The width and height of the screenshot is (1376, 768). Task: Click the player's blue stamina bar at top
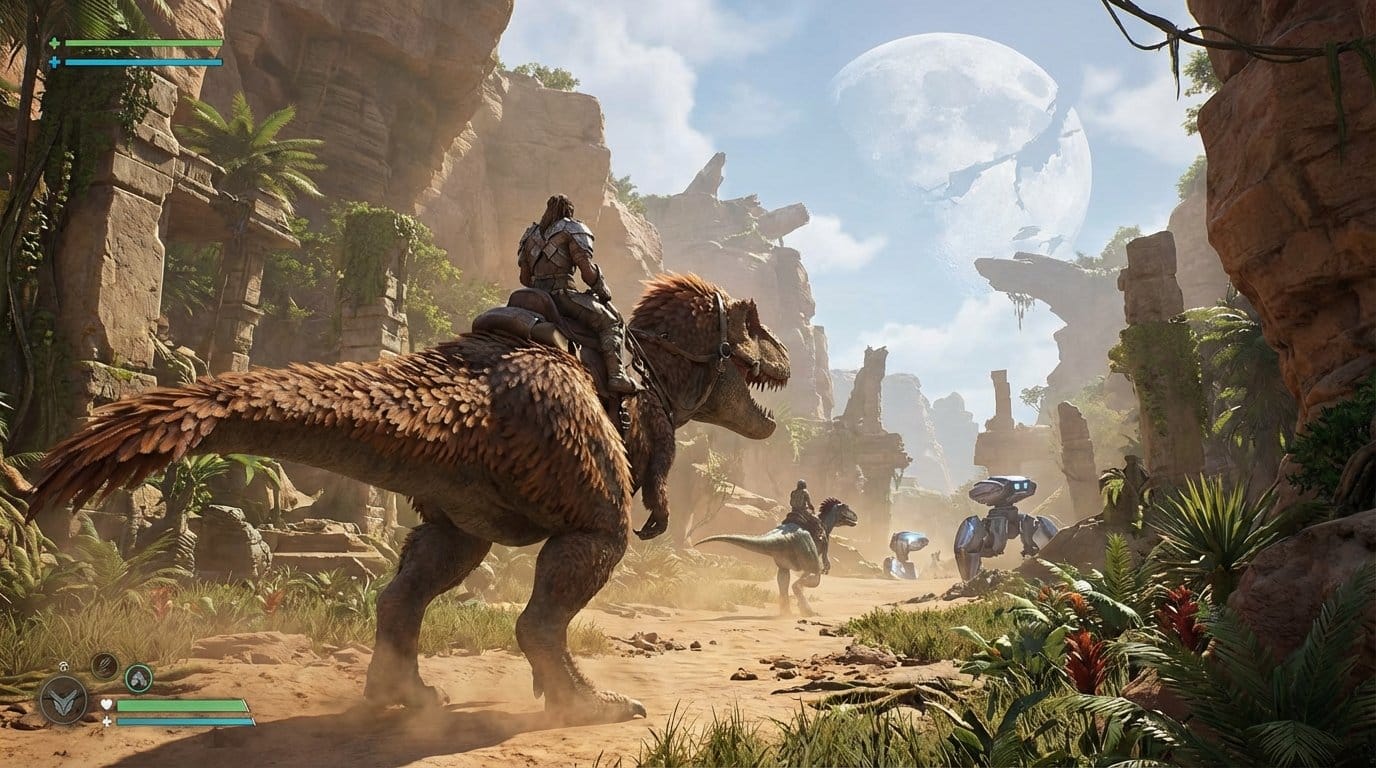[x=142, y=62]
